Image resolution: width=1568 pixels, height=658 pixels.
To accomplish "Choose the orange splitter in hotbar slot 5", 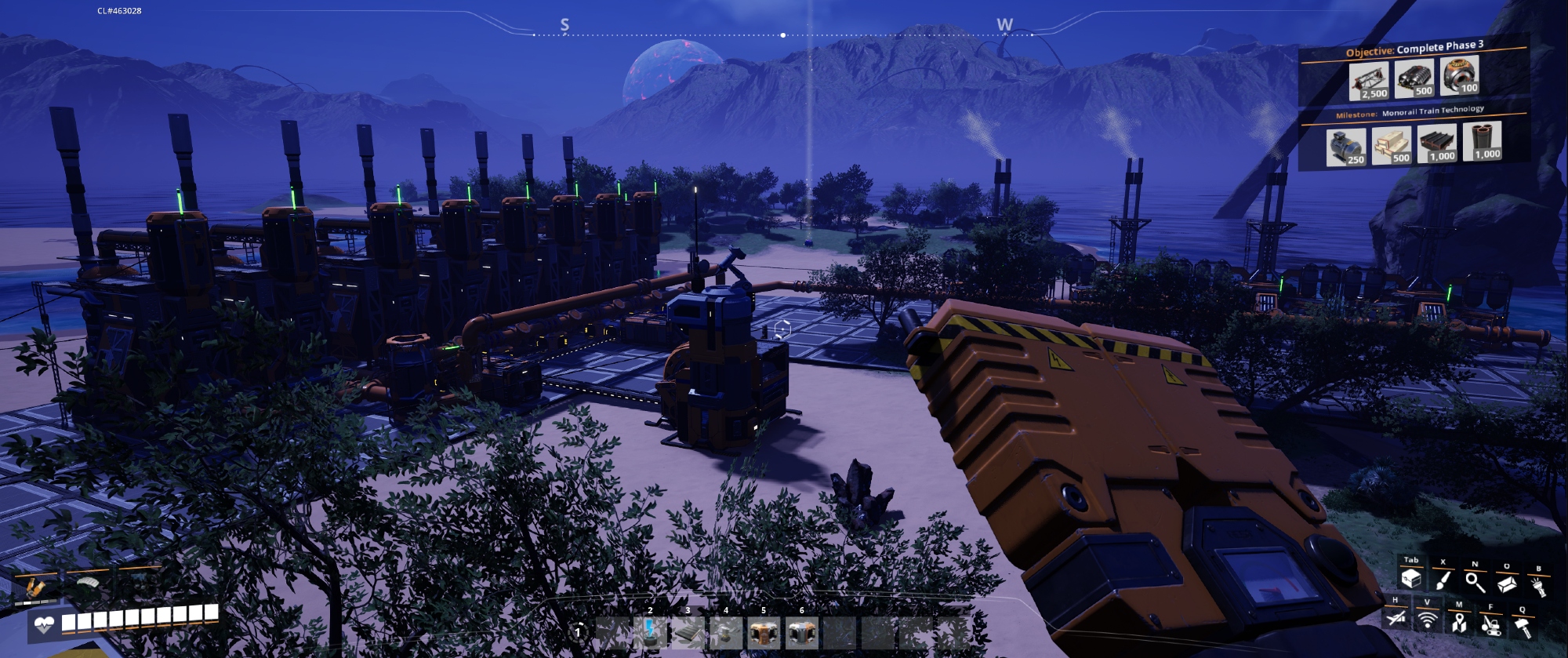I will [763, 631].
